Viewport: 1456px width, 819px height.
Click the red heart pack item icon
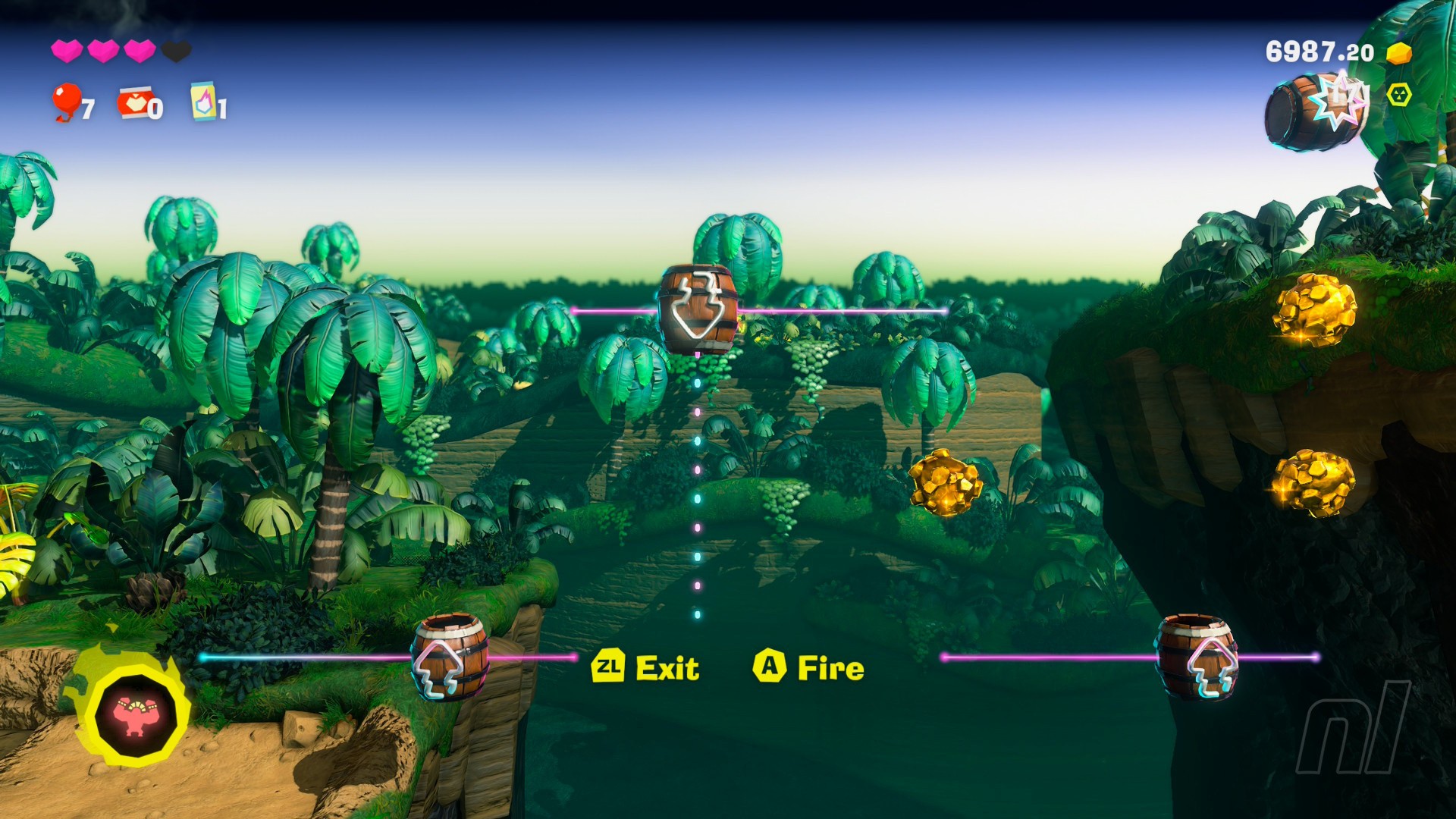pyautogui.click(x=134, y=102)
